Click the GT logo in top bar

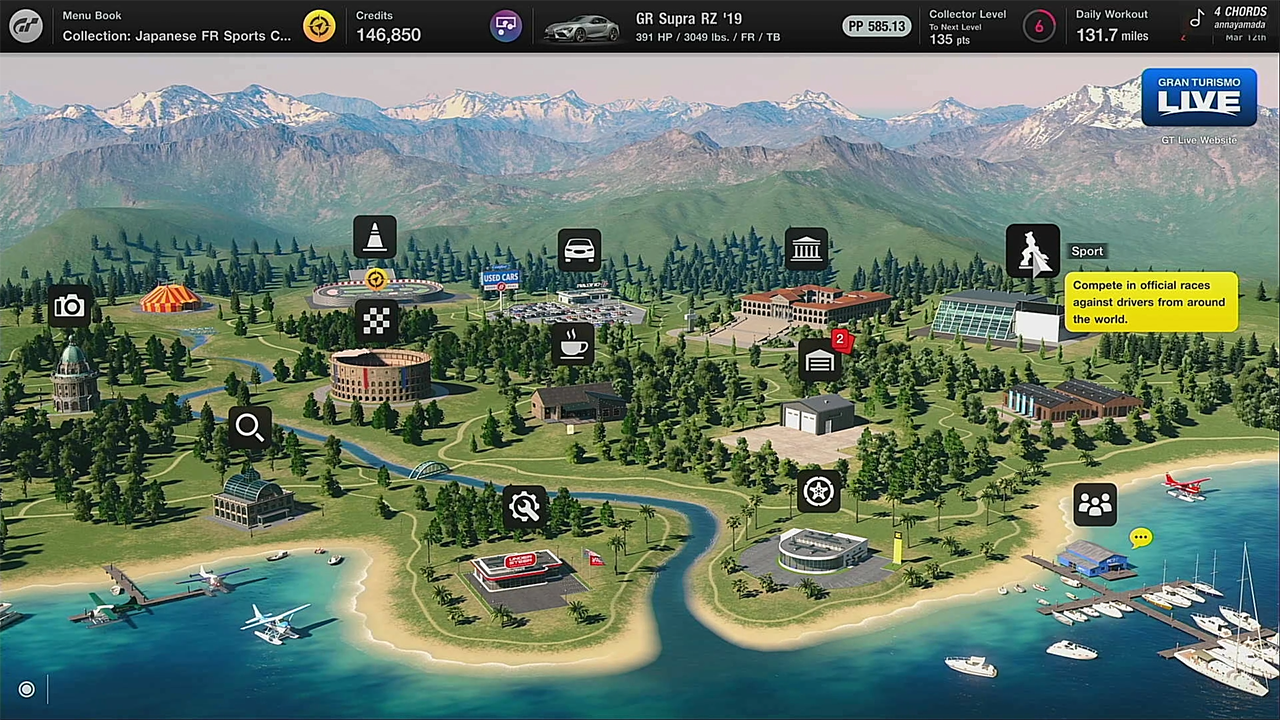tap(26, 26)
